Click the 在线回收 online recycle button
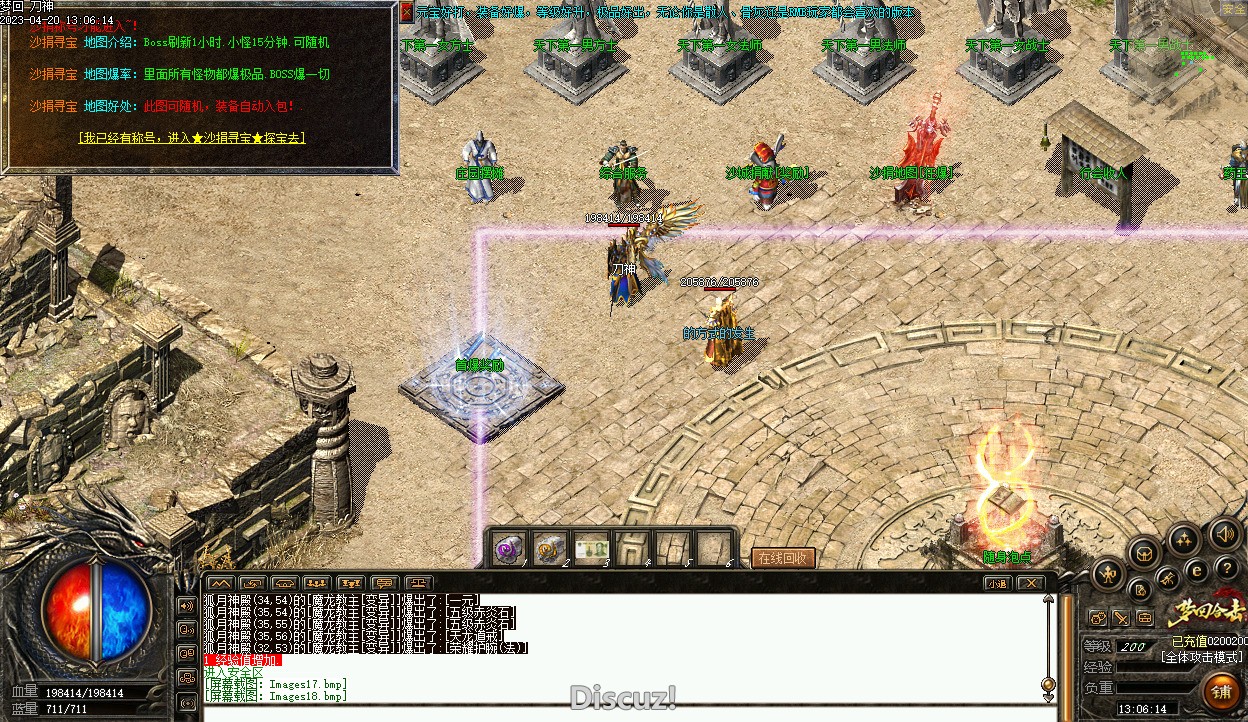This screenshot has width=1248, height=722. 783,558
